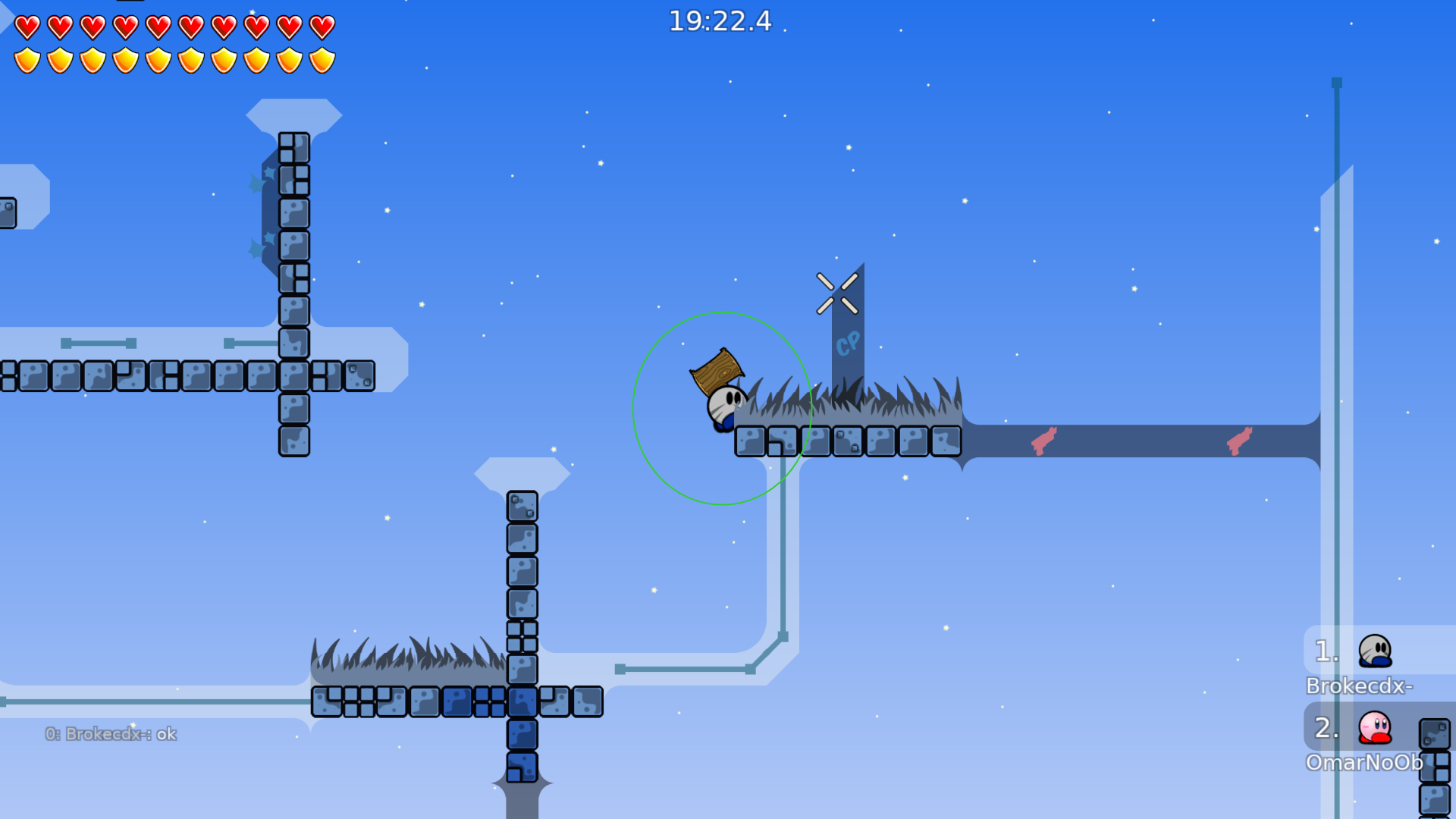This screenshot has width=1456, height=819.
Task: Click the white windmill marker above the checkpoint
Action: [838, 294]
